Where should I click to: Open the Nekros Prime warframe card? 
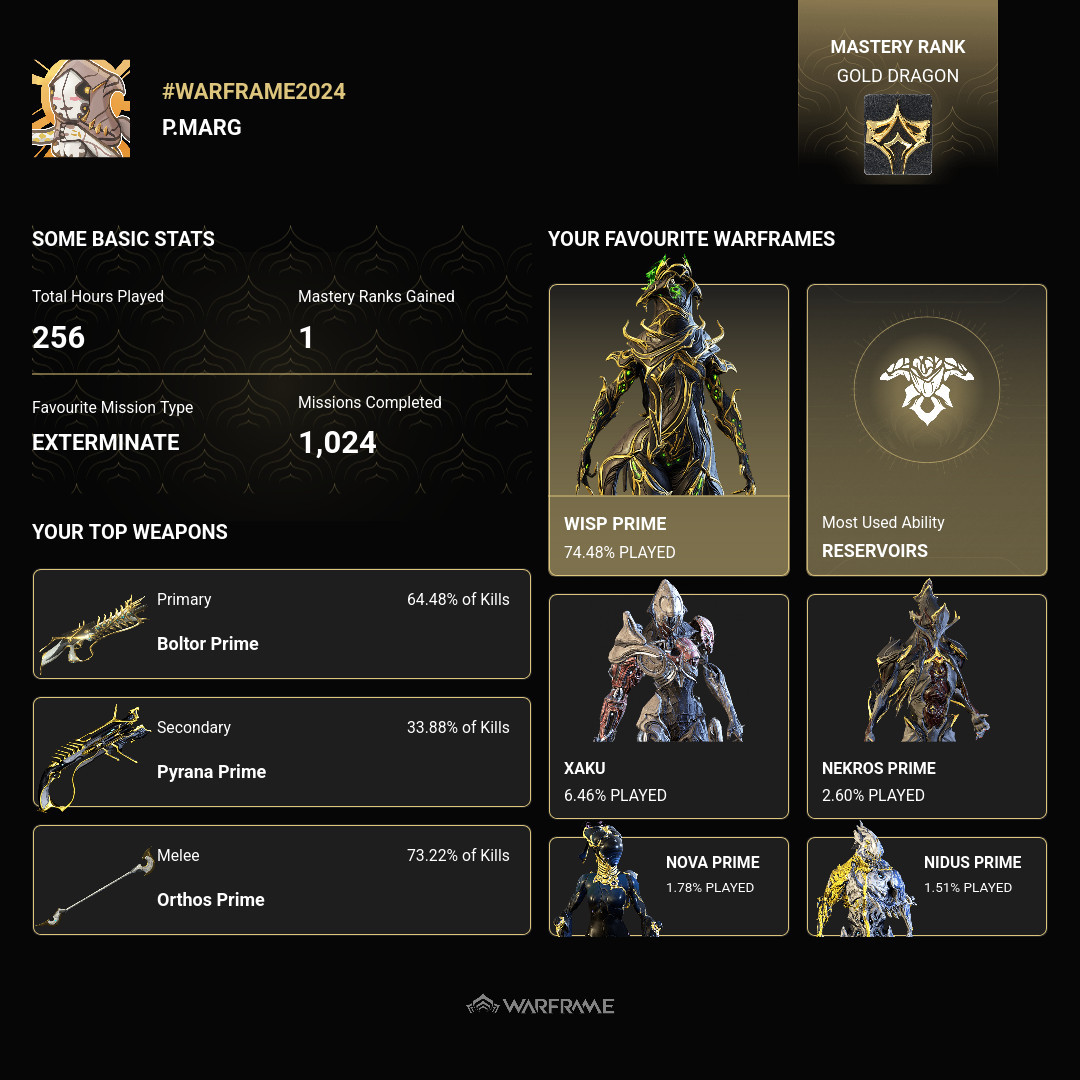pos(927,706)
